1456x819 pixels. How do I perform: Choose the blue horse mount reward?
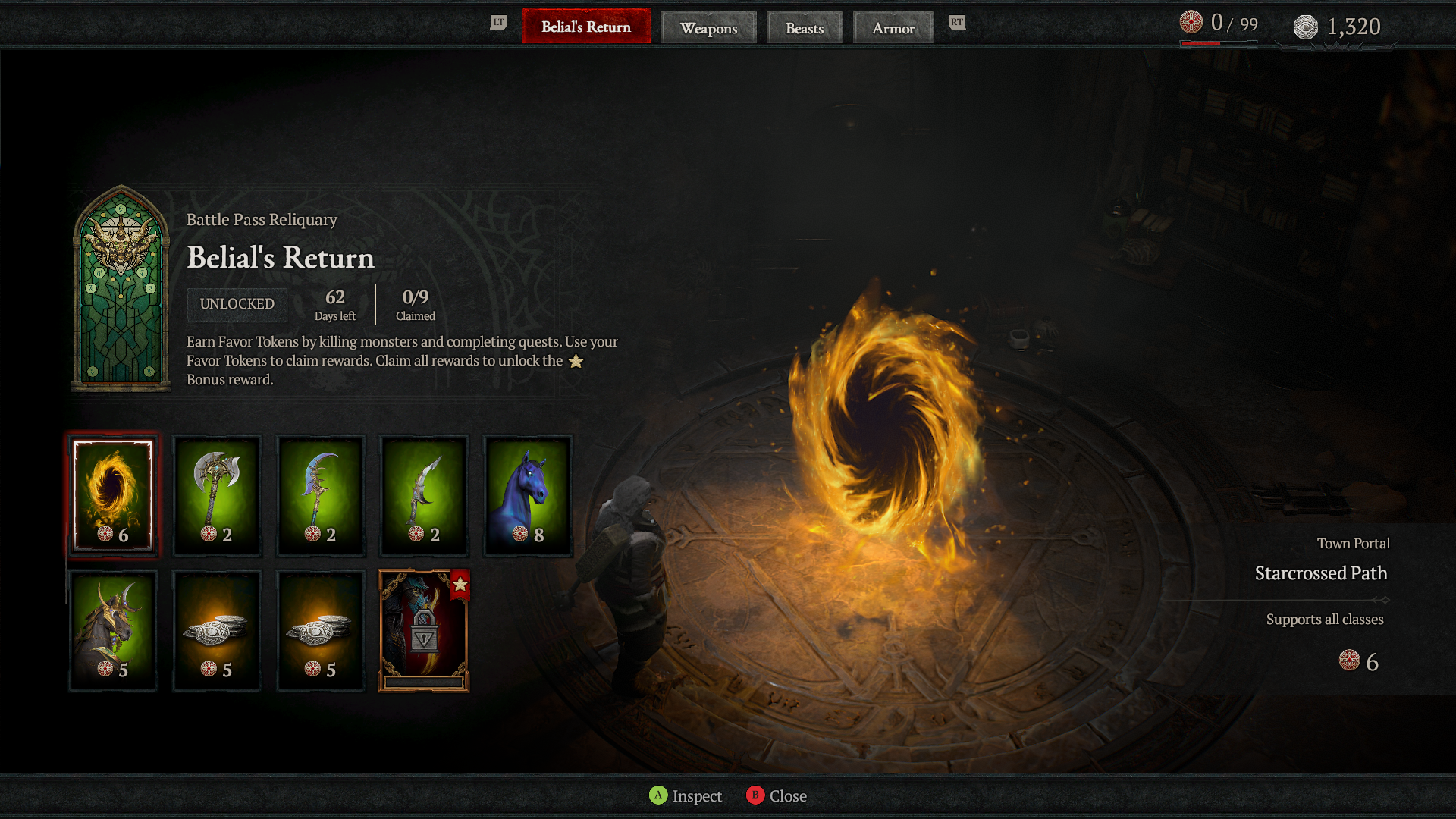[x=528, y=496]
